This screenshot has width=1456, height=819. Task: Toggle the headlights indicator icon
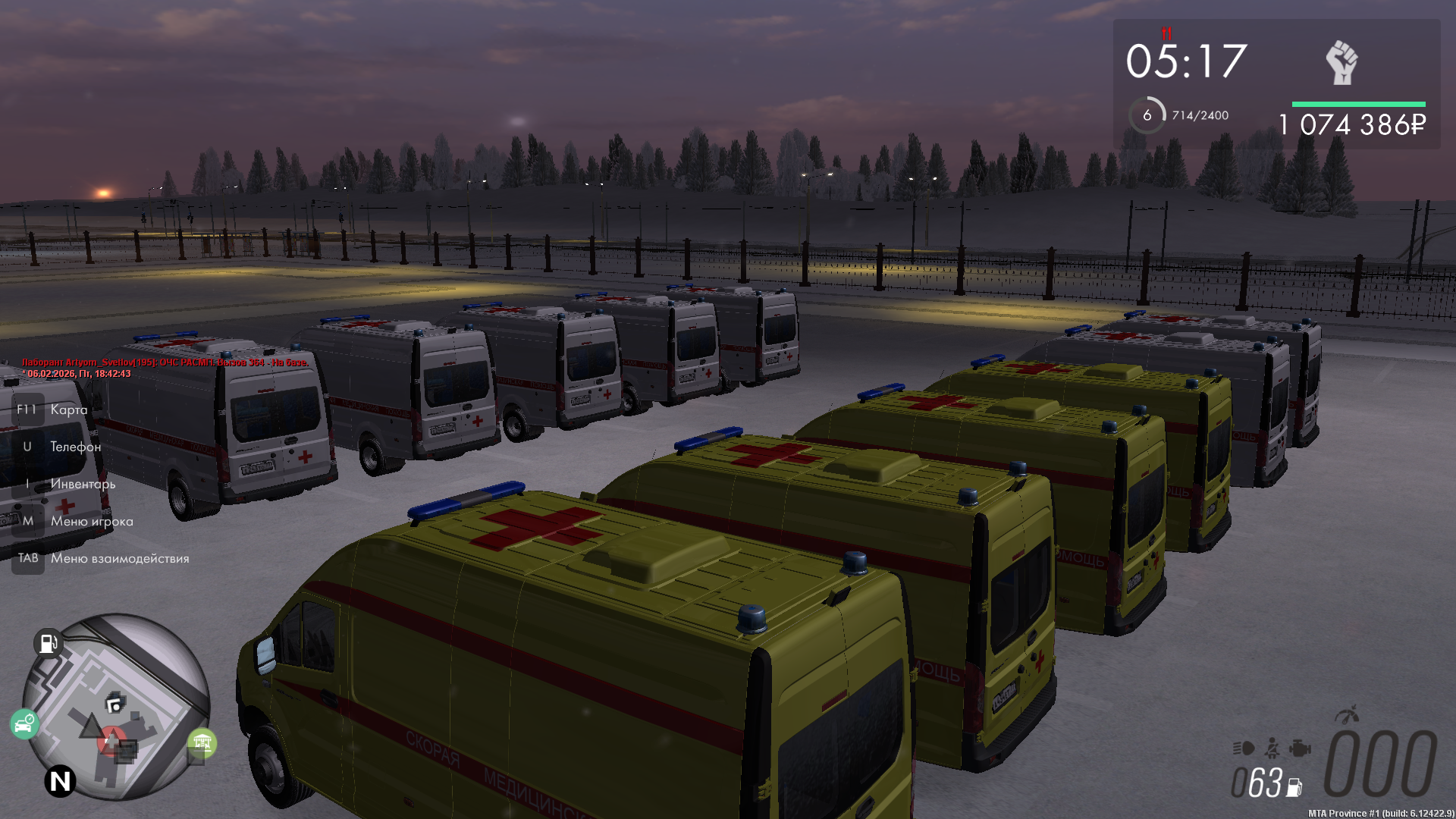tap(1243, 748)
